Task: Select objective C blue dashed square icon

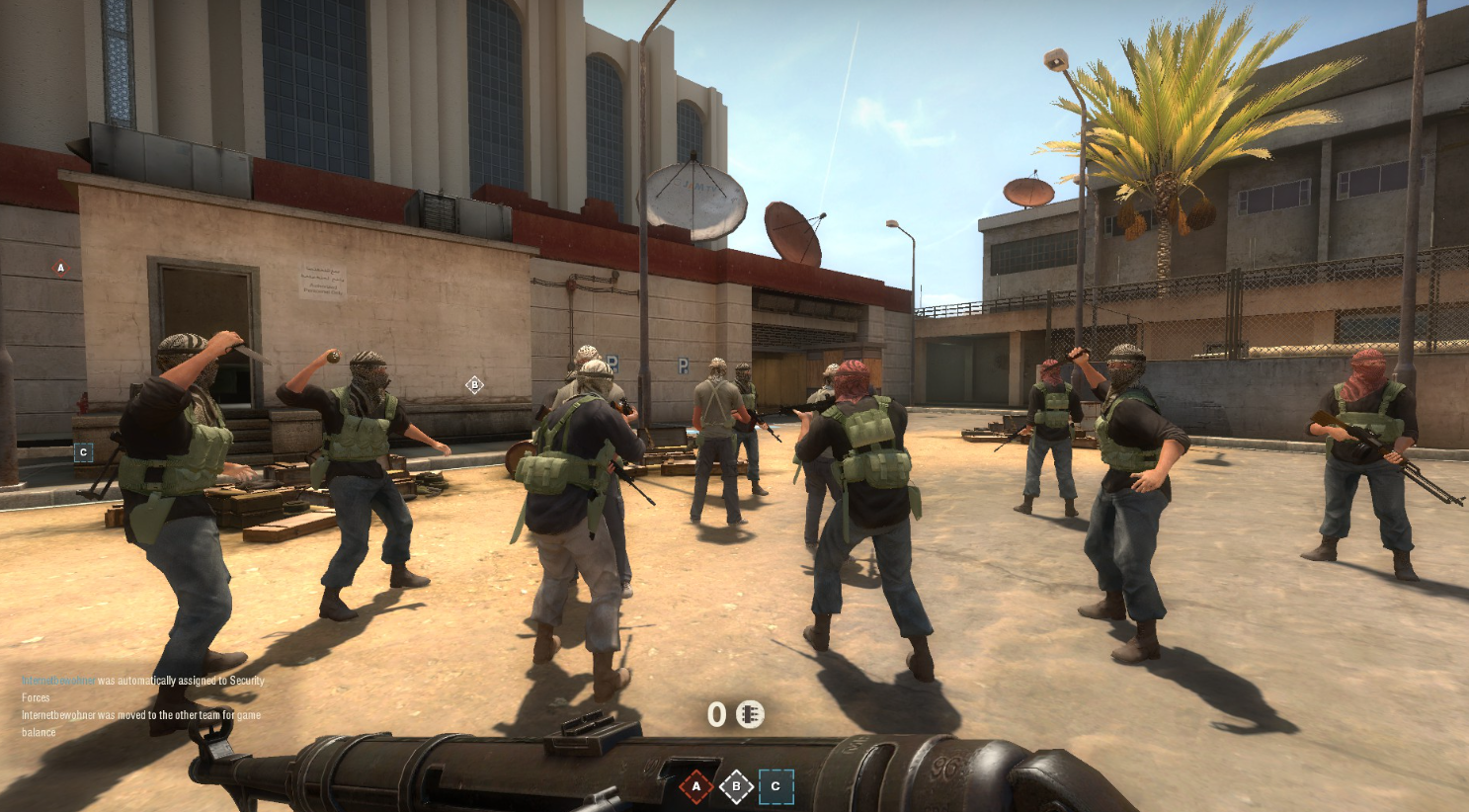Action: coord(776,786)
